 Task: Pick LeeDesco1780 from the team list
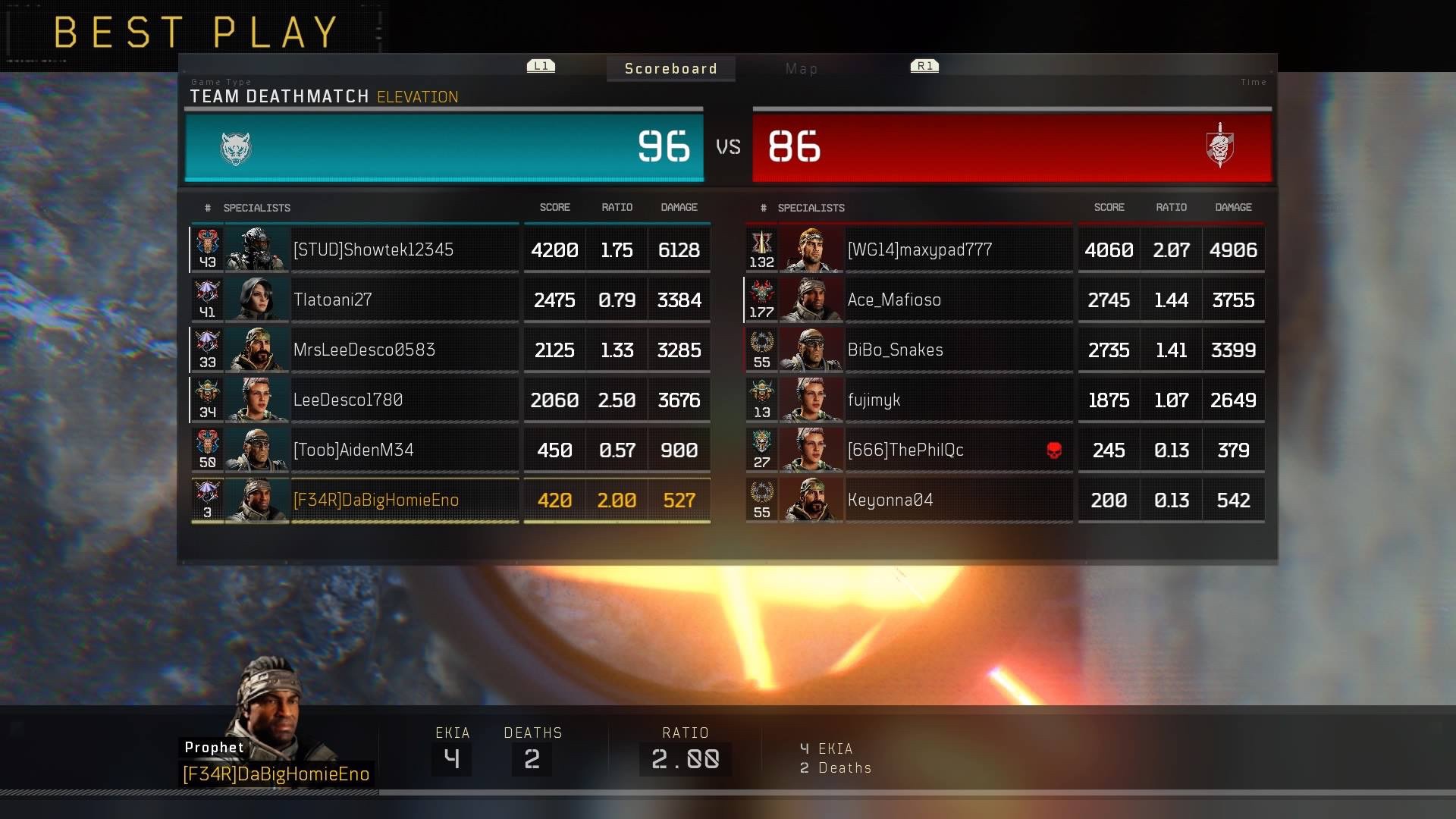click(x=347, y=400)
